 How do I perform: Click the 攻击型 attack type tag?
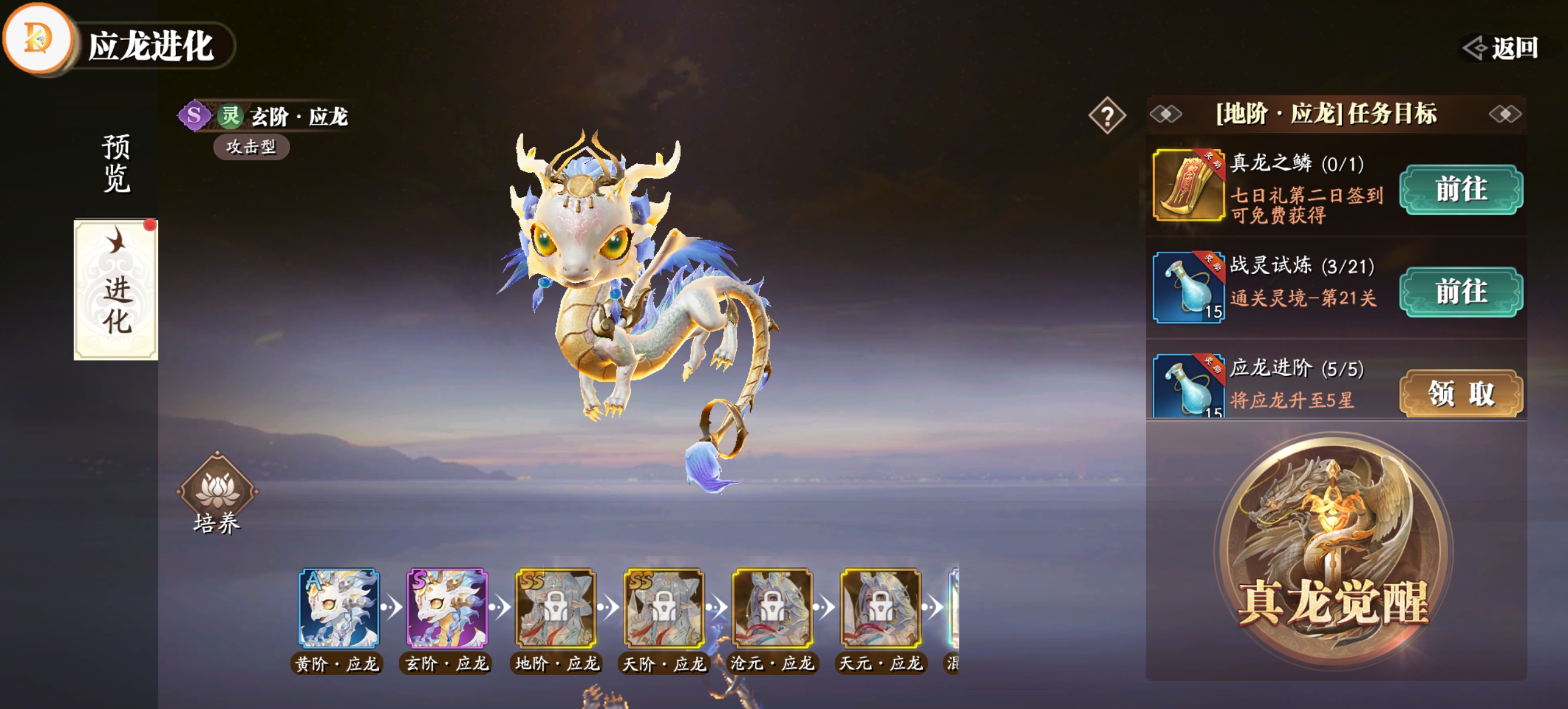click(x=251, y=147)
